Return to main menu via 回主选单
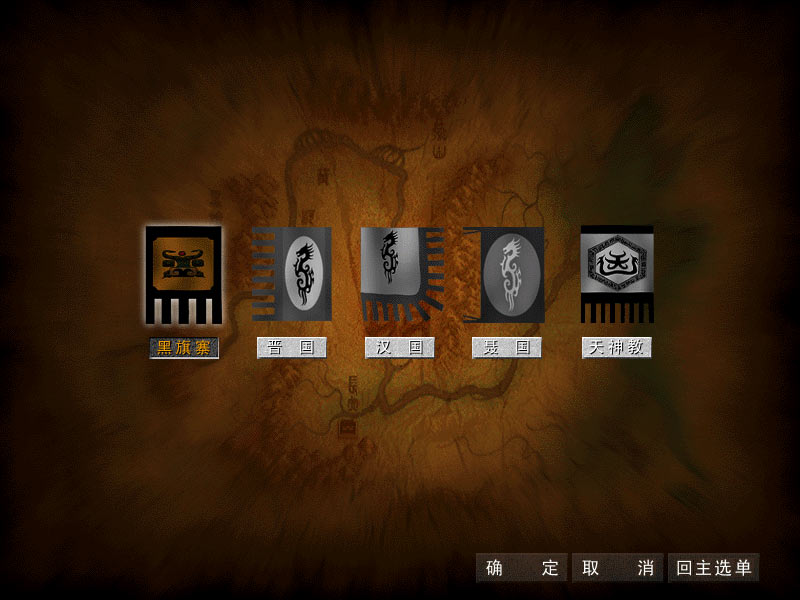 pyautogui.click(x=713, y=568)
